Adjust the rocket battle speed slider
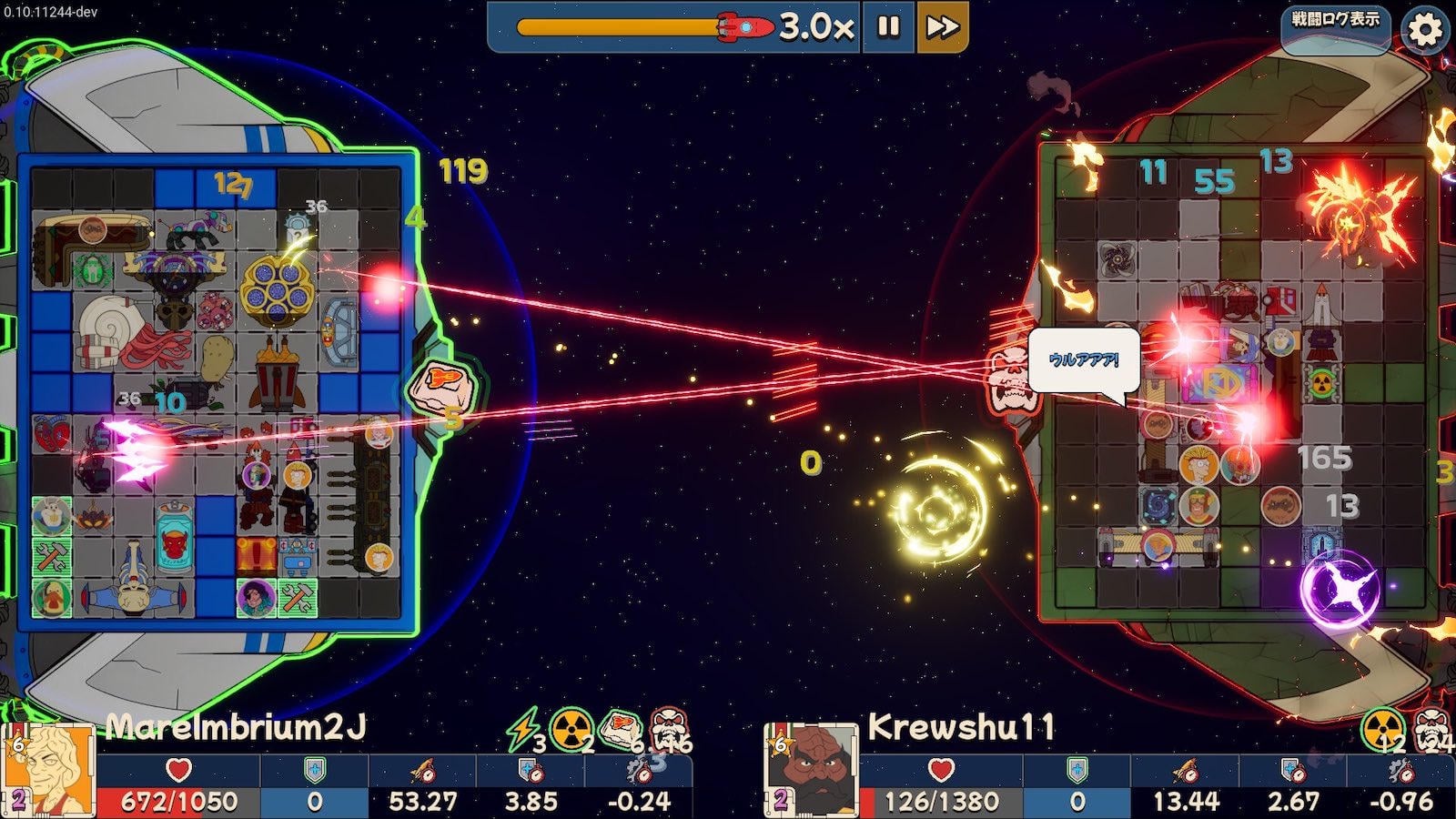The image size is (1456, 819). click(744, 27)
